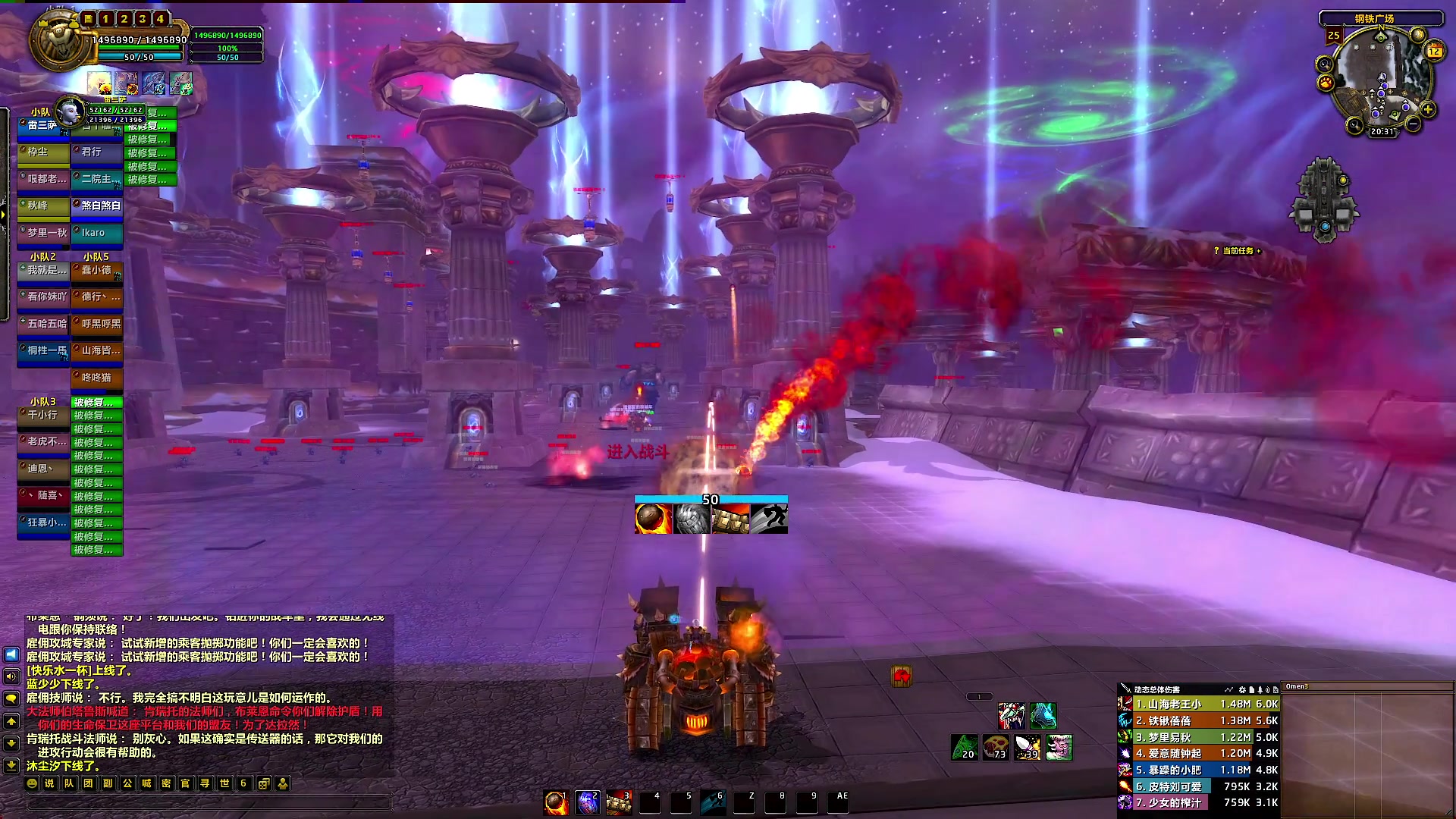Switch chat to 团 (raid) channel
Image resolution: width=1456 pixels, height=819 pixels.
pos(89,783)
